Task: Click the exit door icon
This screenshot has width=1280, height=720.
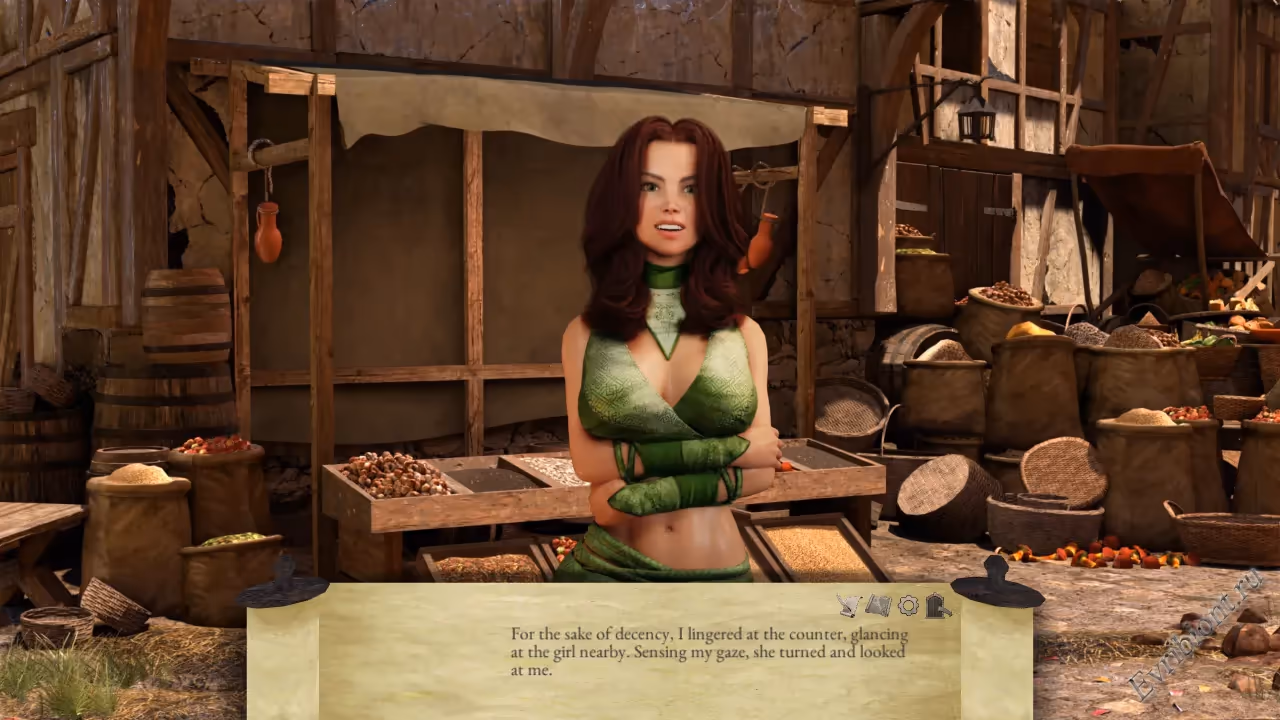Action: click(x=937, y=605)
